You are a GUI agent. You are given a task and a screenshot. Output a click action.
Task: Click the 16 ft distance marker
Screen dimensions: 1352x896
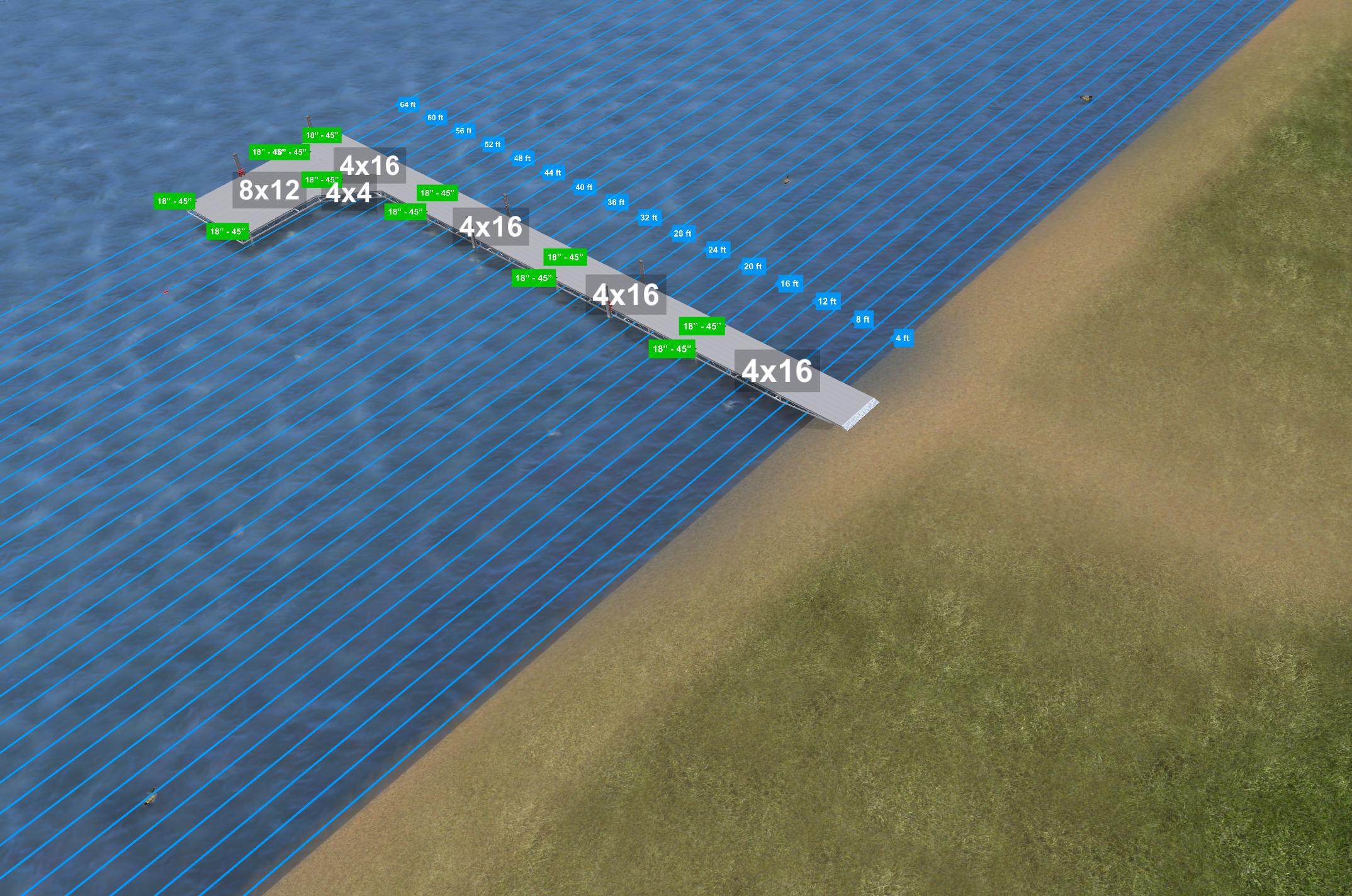pyautogui.click(x=789, y=284)
